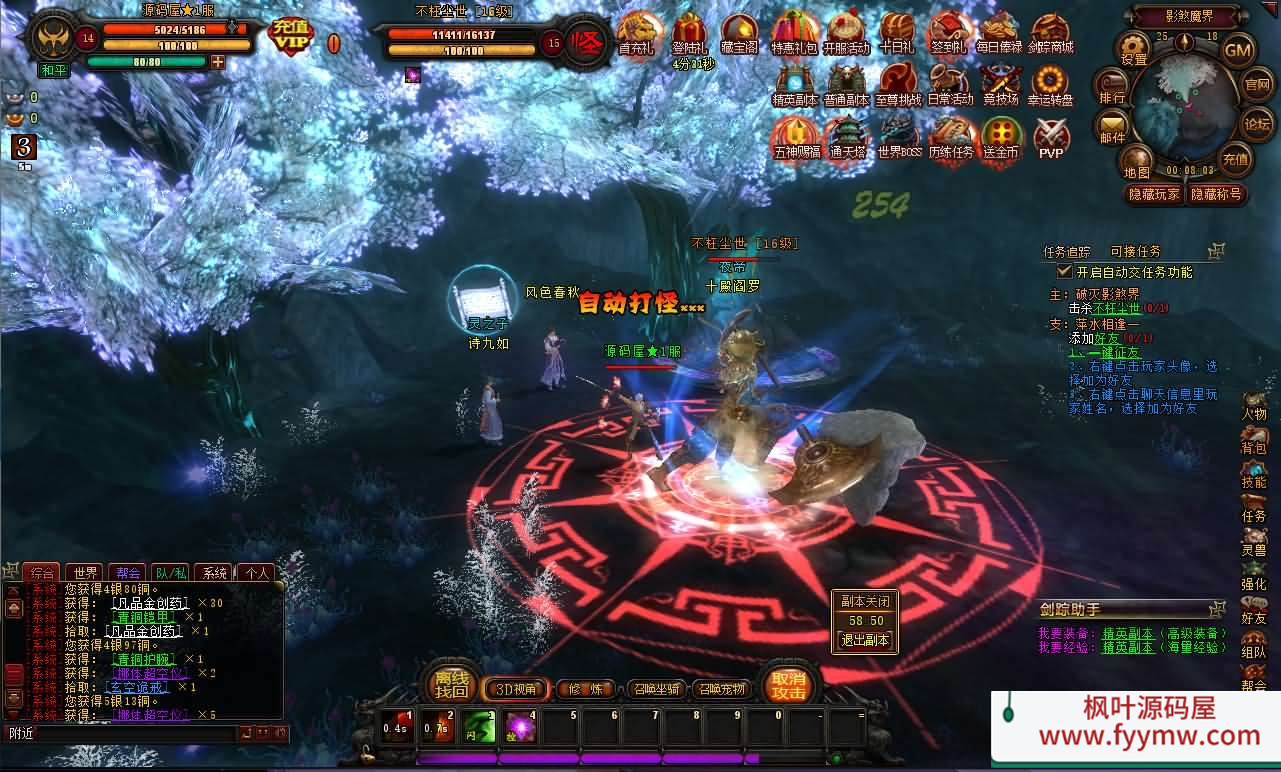Toggle the 隐藏称号 hide titles button
The image size is (1281, 772).
[1216, 194]
